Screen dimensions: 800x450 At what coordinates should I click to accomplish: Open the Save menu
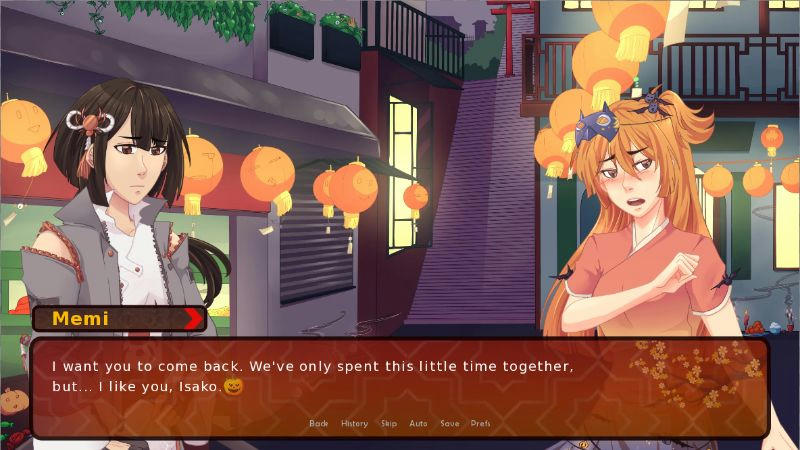pyautogui.click(x=449, y=423)
